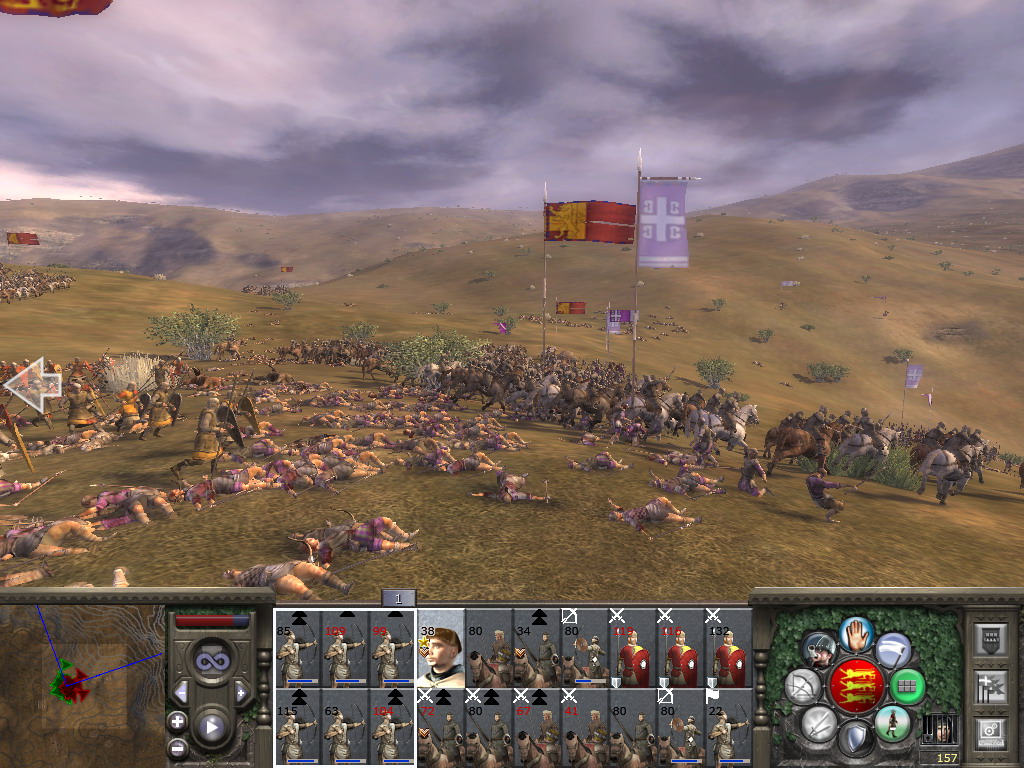This screenshot has width=1024, height=768.
Task: Select the routing archer card with 22 men
Action: click(727, 727)
